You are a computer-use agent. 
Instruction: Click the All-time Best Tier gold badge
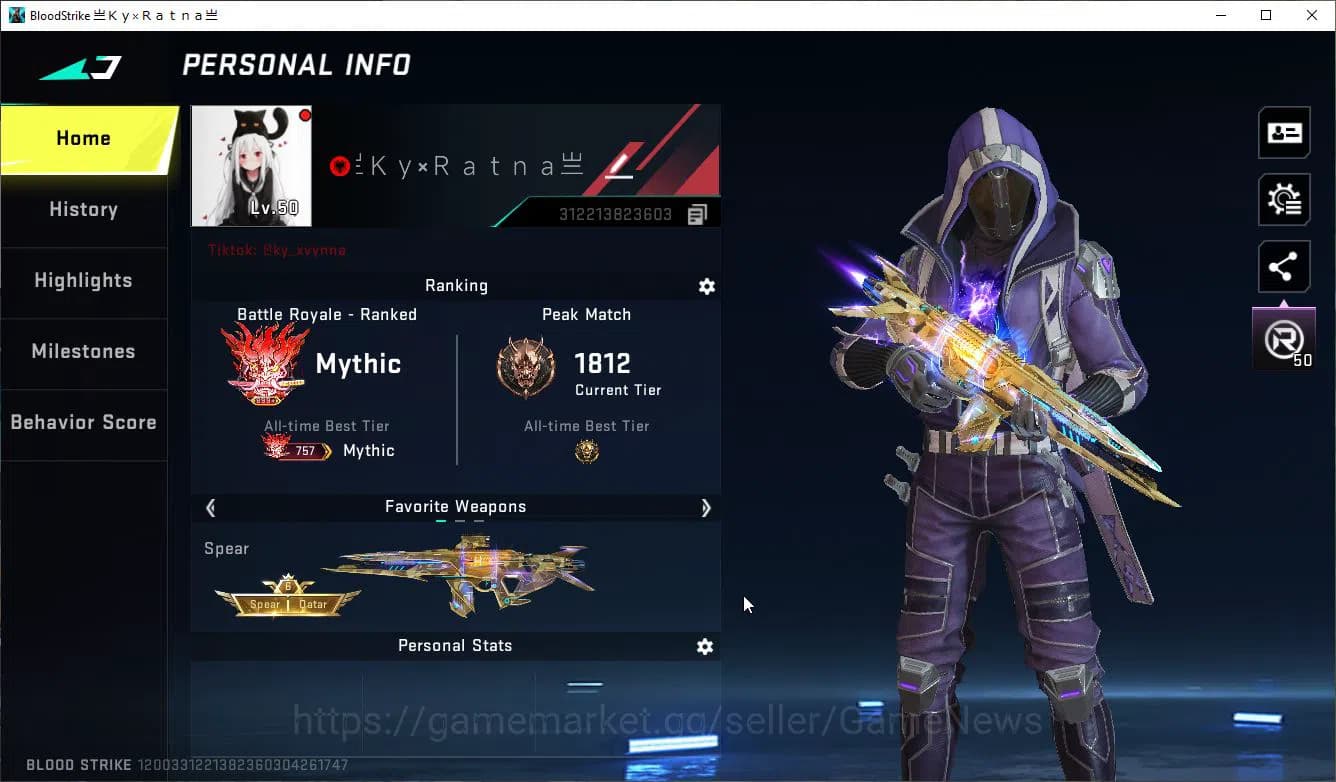(x=586, y=452)
